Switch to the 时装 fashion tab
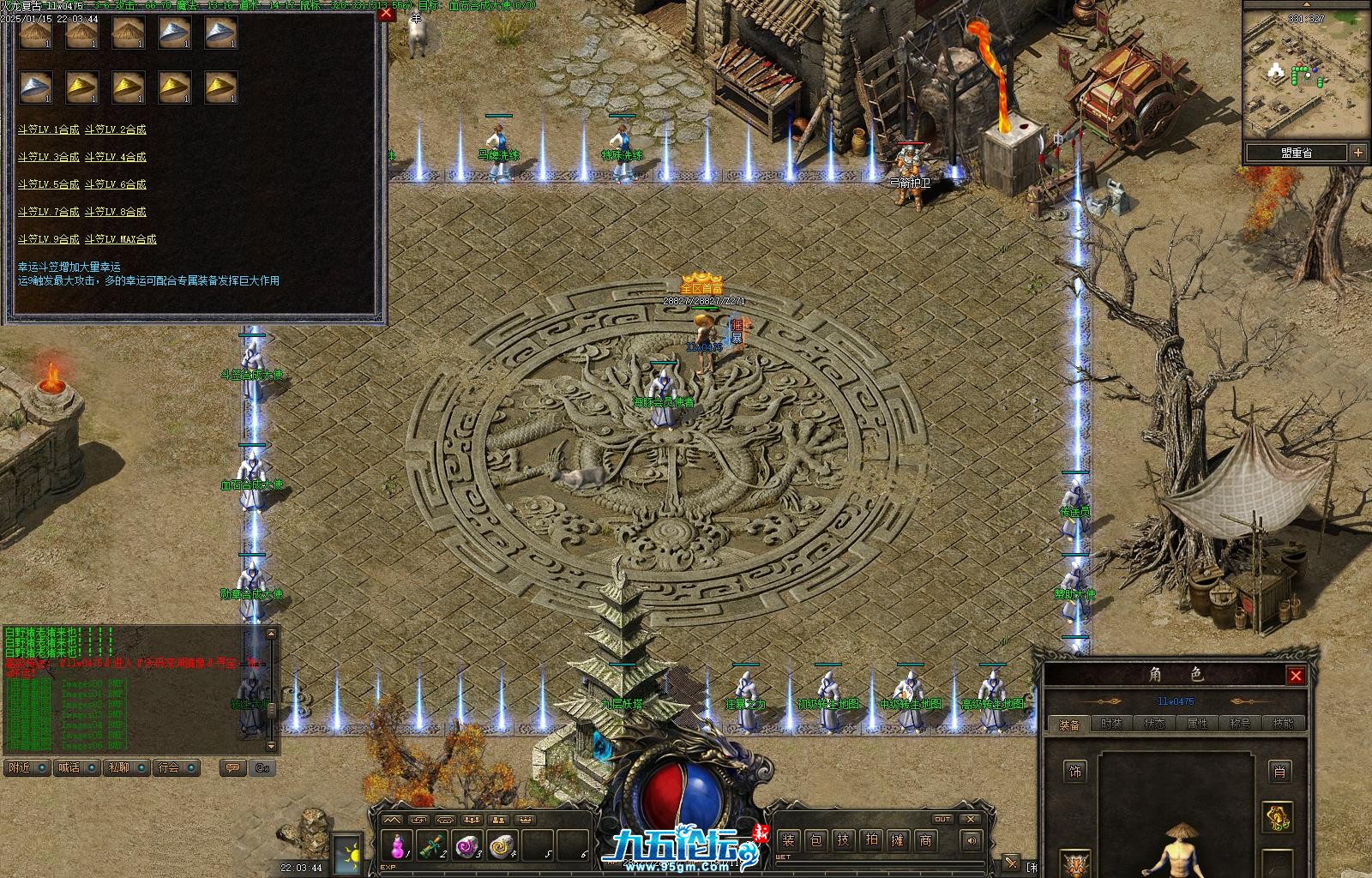The width and height of the screenshot is (1372, 878). click(1111, 724)
